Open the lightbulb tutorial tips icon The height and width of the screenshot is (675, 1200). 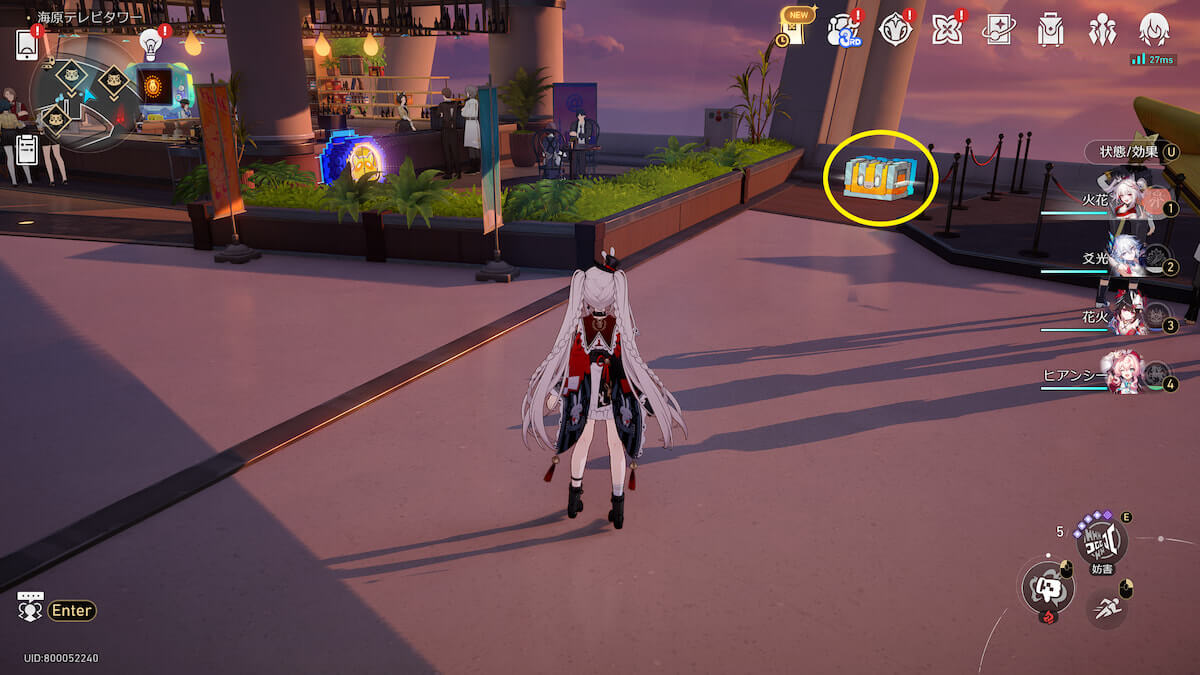point(151,43)
